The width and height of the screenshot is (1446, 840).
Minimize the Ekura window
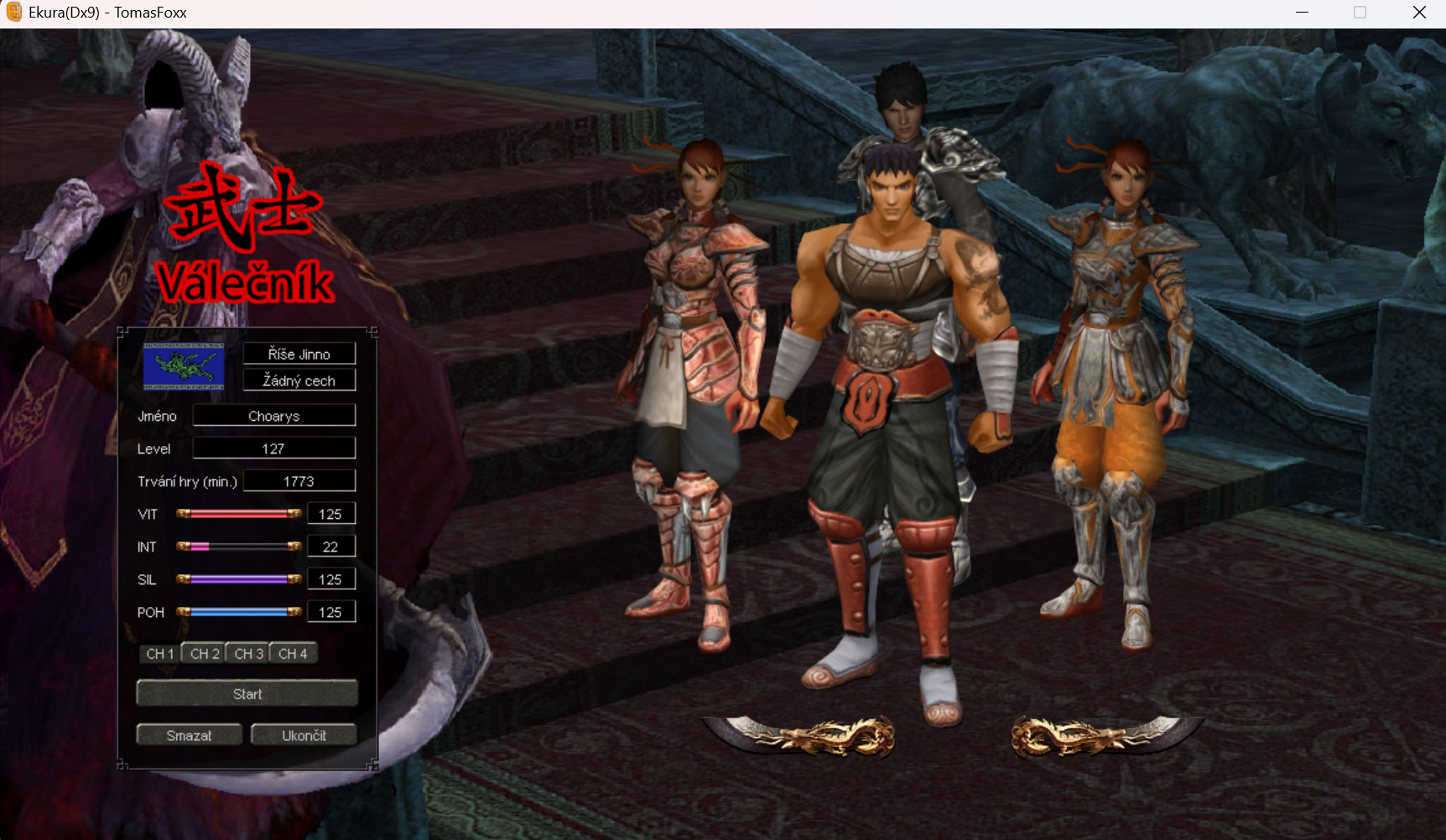point(1302,13)
